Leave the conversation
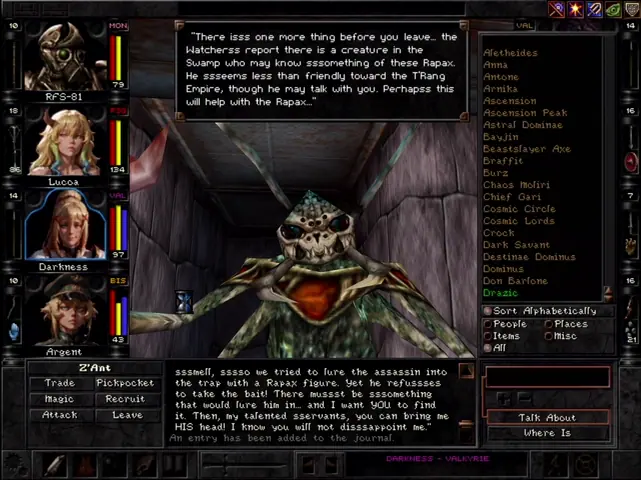Image resolution: width=641 pixels, height=480 pixels. [x=125, y=415]
